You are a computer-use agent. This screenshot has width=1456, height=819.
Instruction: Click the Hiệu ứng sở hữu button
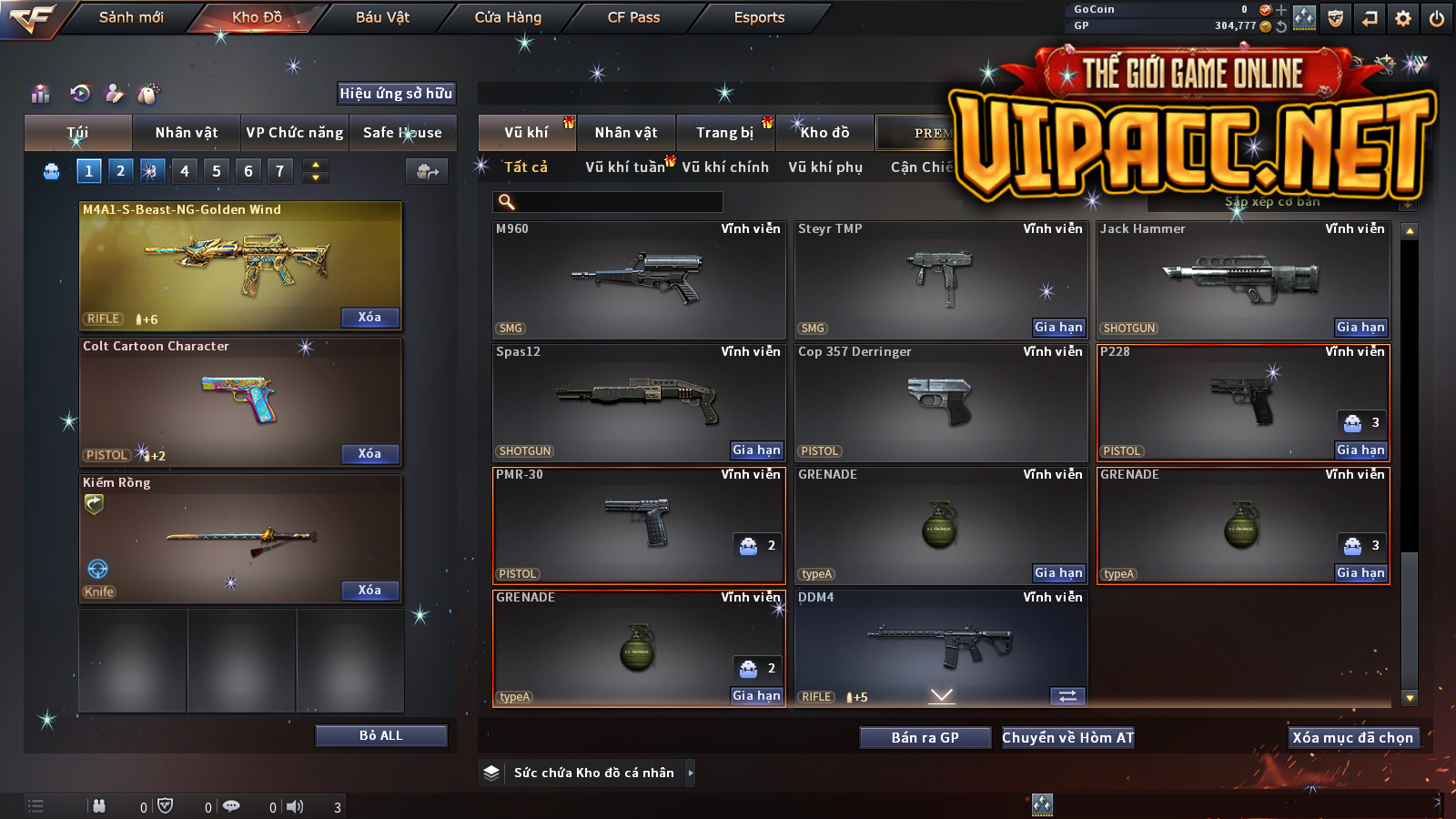pos(396,93)
